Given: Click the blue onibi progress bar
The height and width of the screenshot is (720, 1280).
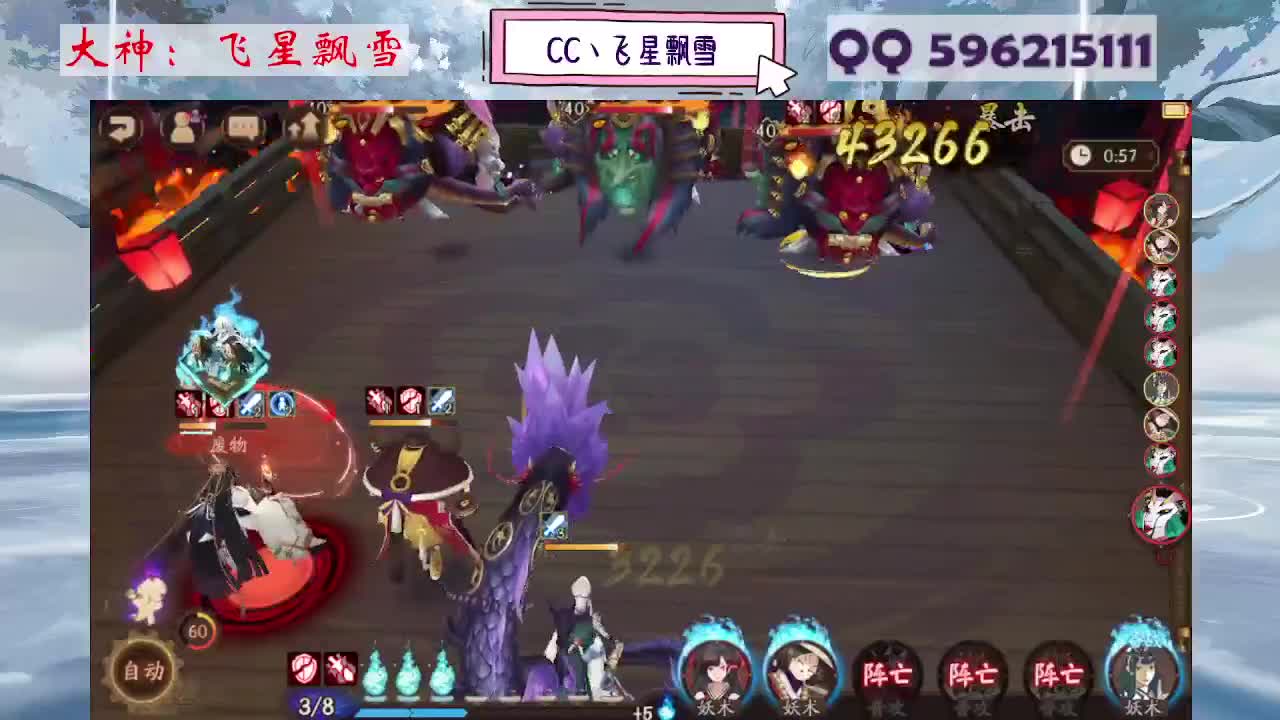Looking at the screenshot, I should coord(410,712).
